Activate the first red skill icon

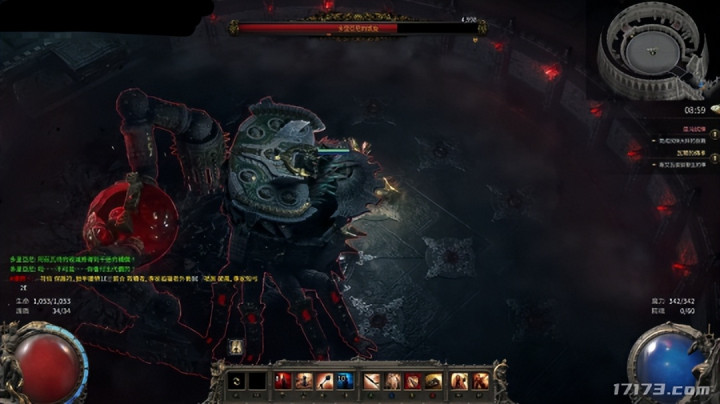pos(282,381)
